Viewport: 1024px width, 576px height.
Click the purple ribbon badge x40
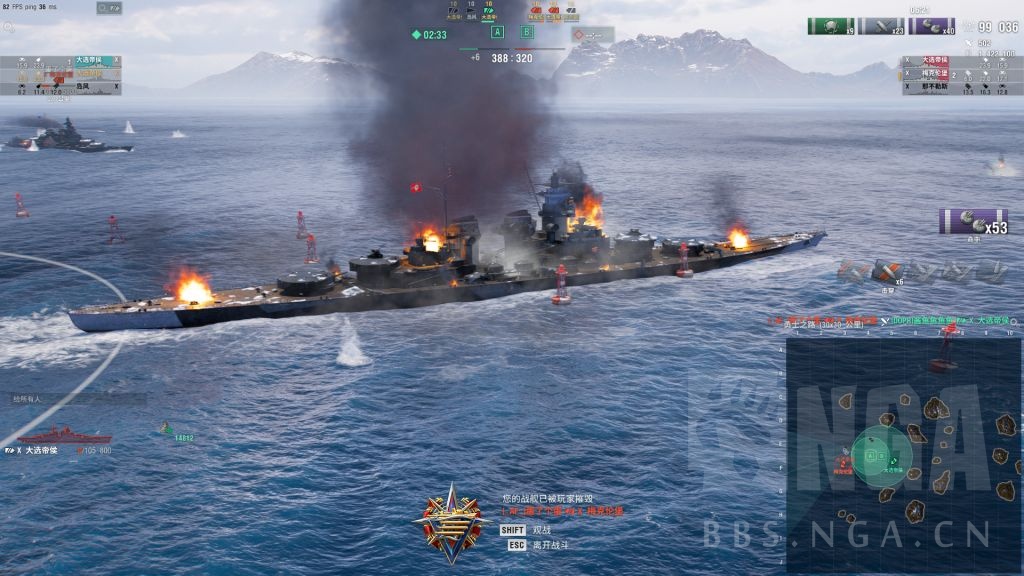(931, 27)
